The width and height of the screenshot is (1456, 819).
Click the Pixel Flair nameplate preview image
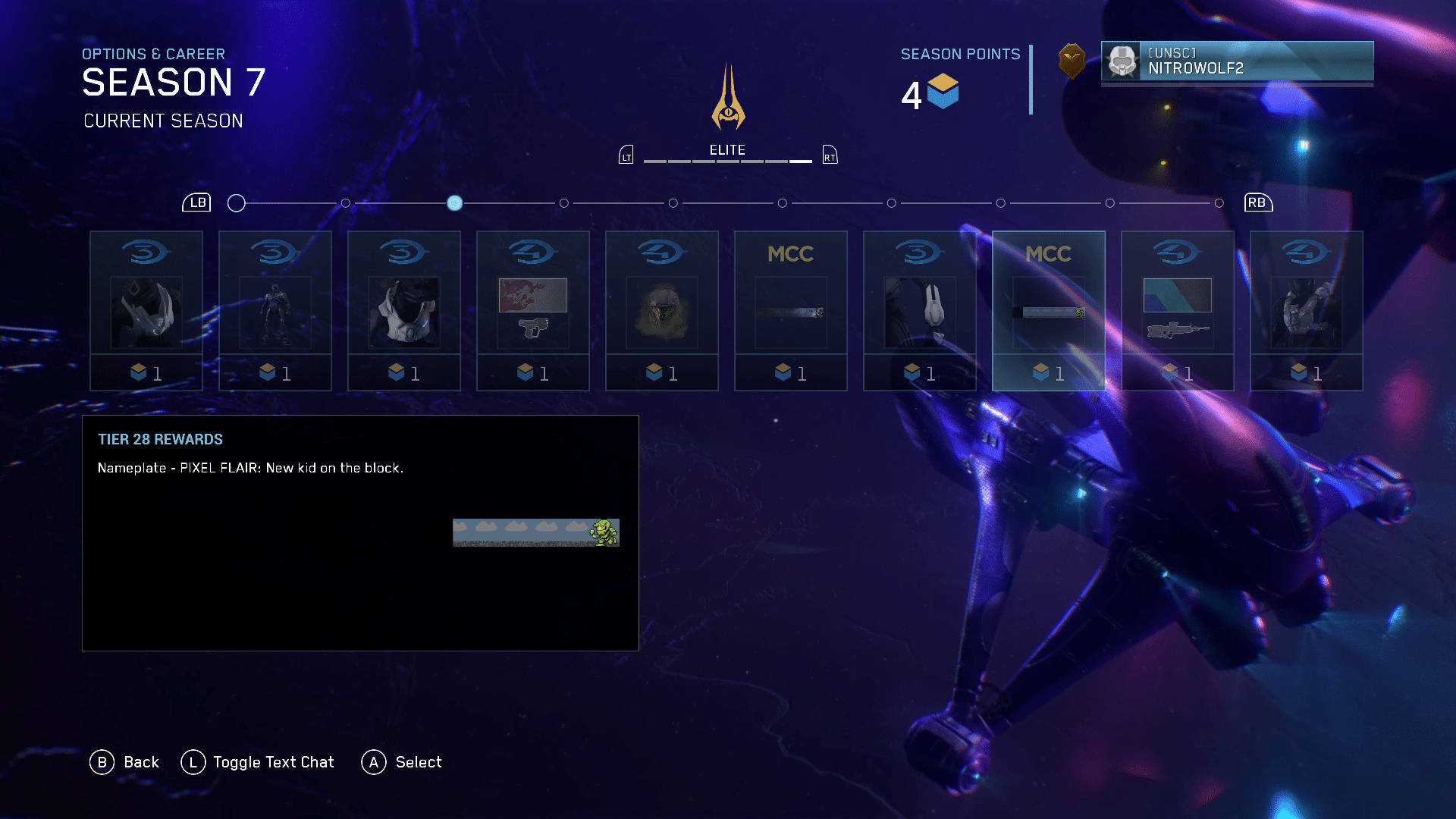pyautogui.click(x=536, y=532)
